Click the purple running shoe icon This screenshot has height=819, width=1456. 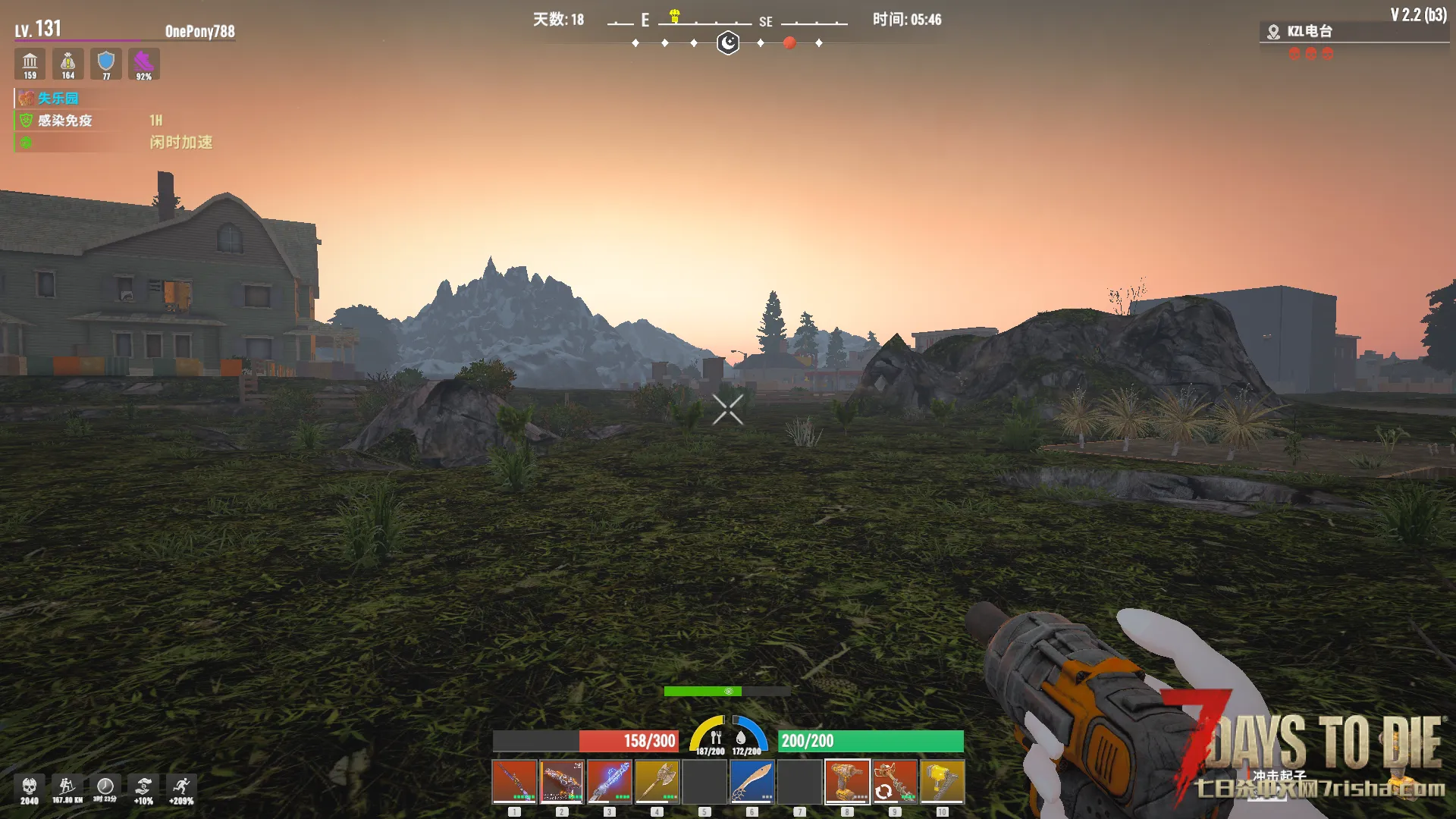click(x=143, y=62)
